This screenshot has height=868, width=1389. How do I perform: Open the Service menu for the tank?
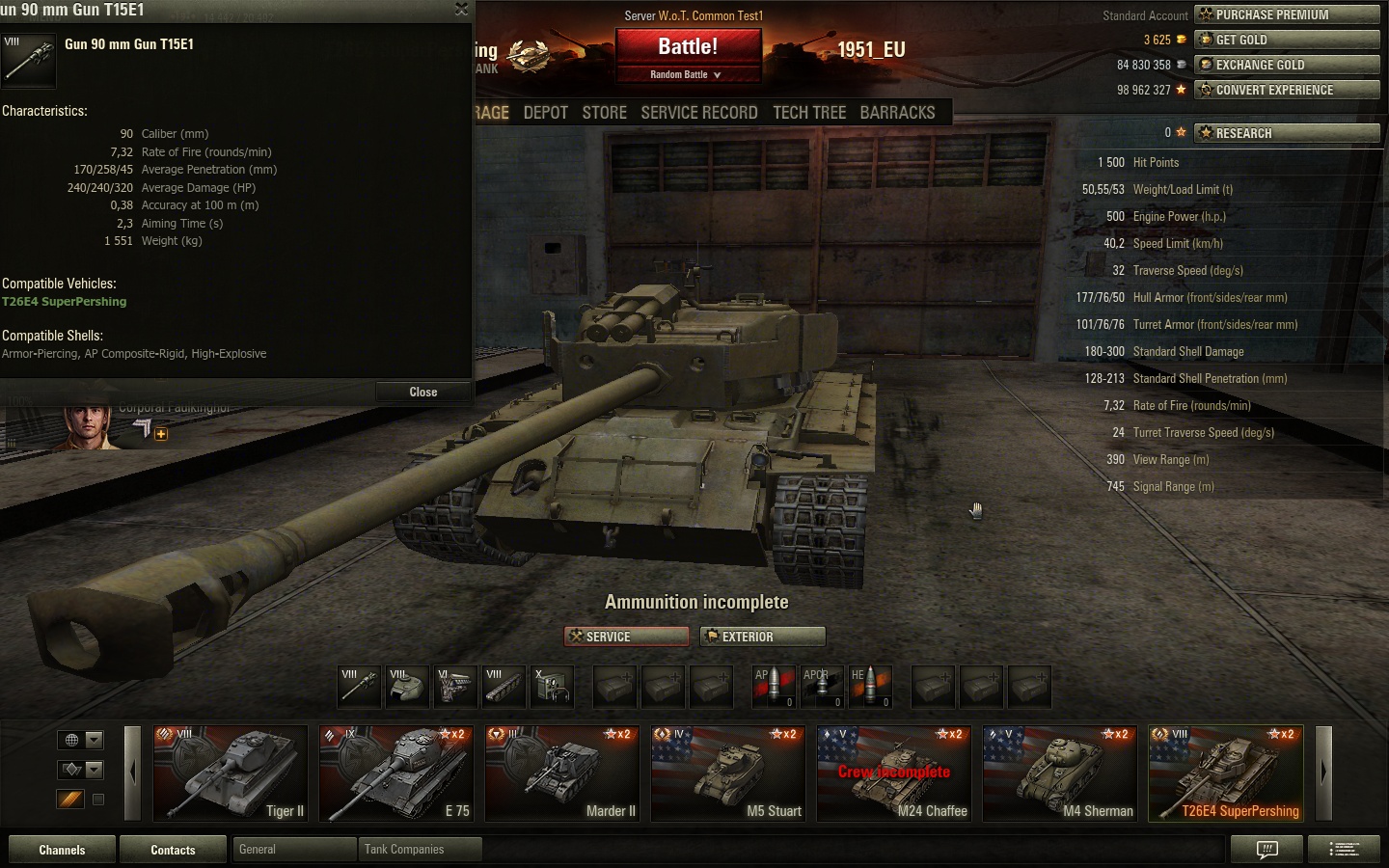(626, 637)
